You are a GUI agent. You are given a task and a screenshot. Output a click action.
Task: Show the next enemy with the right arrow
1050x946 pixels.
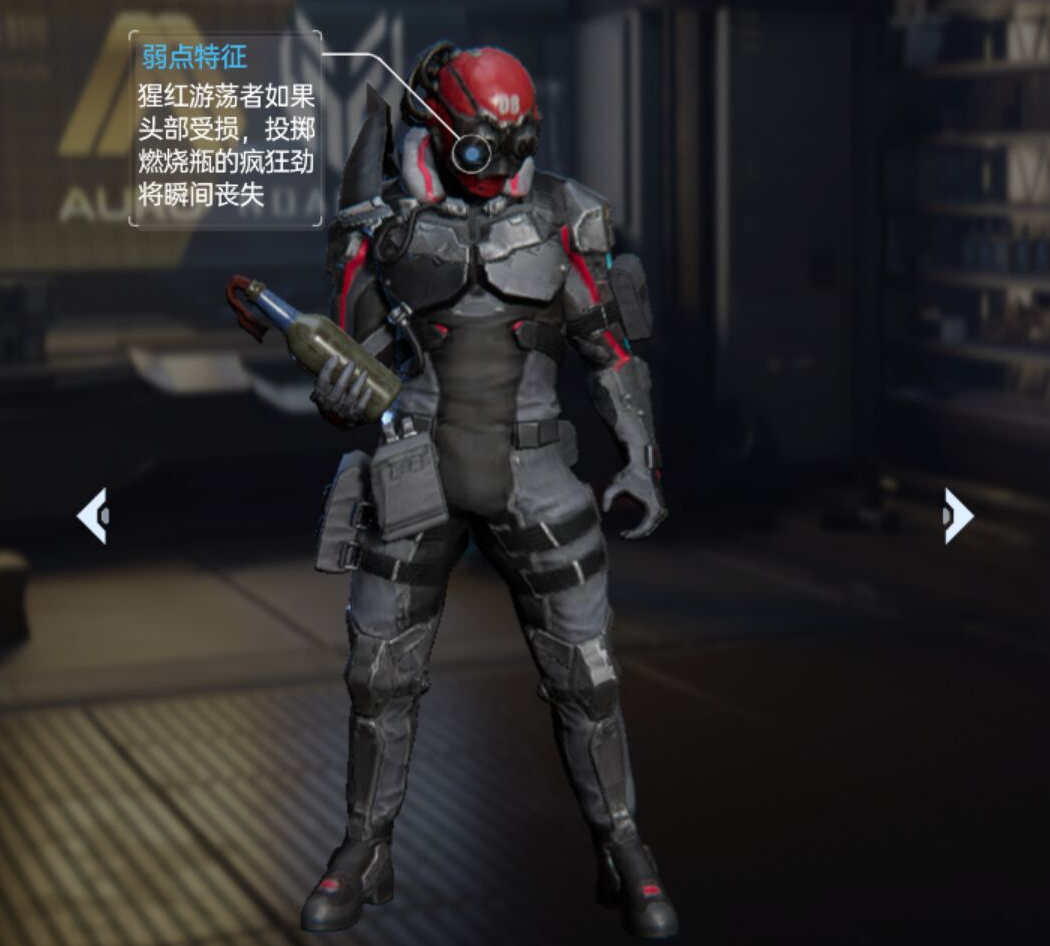pyautogui.click(x=957, y=516)
